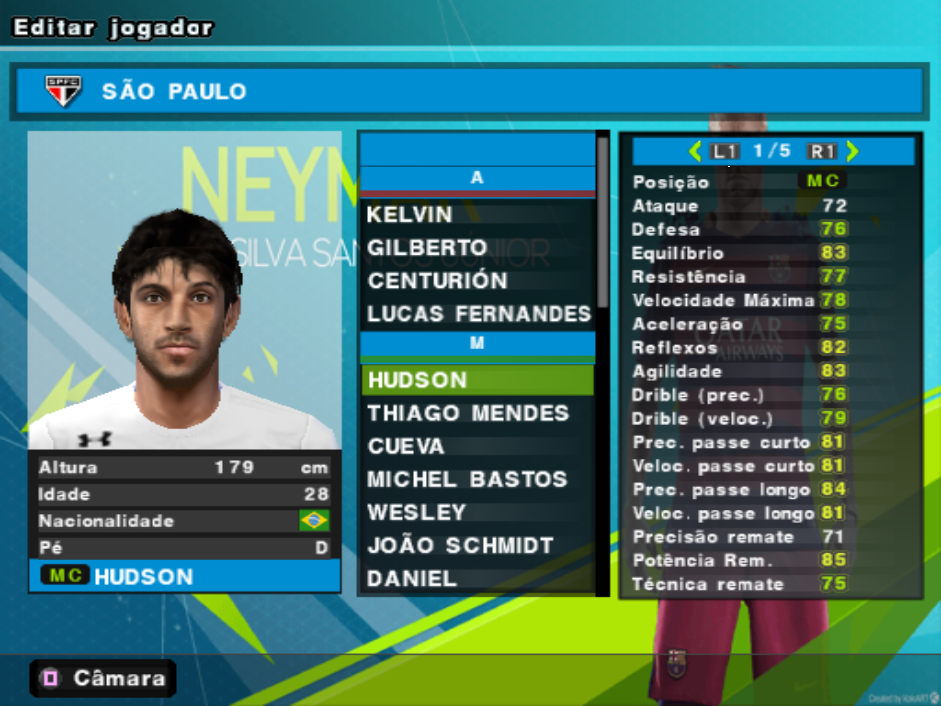Screen dimensions: 941x706
Task: Open the Câmara camera option
Action: (102, 679)
